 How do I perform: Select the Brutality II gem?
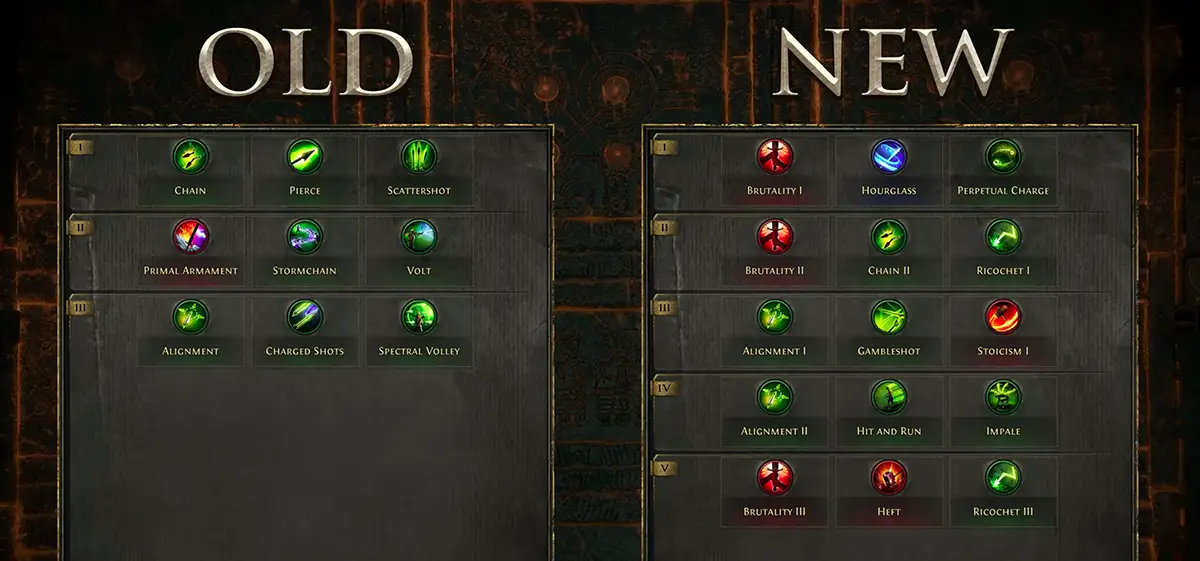coord(775,237)
